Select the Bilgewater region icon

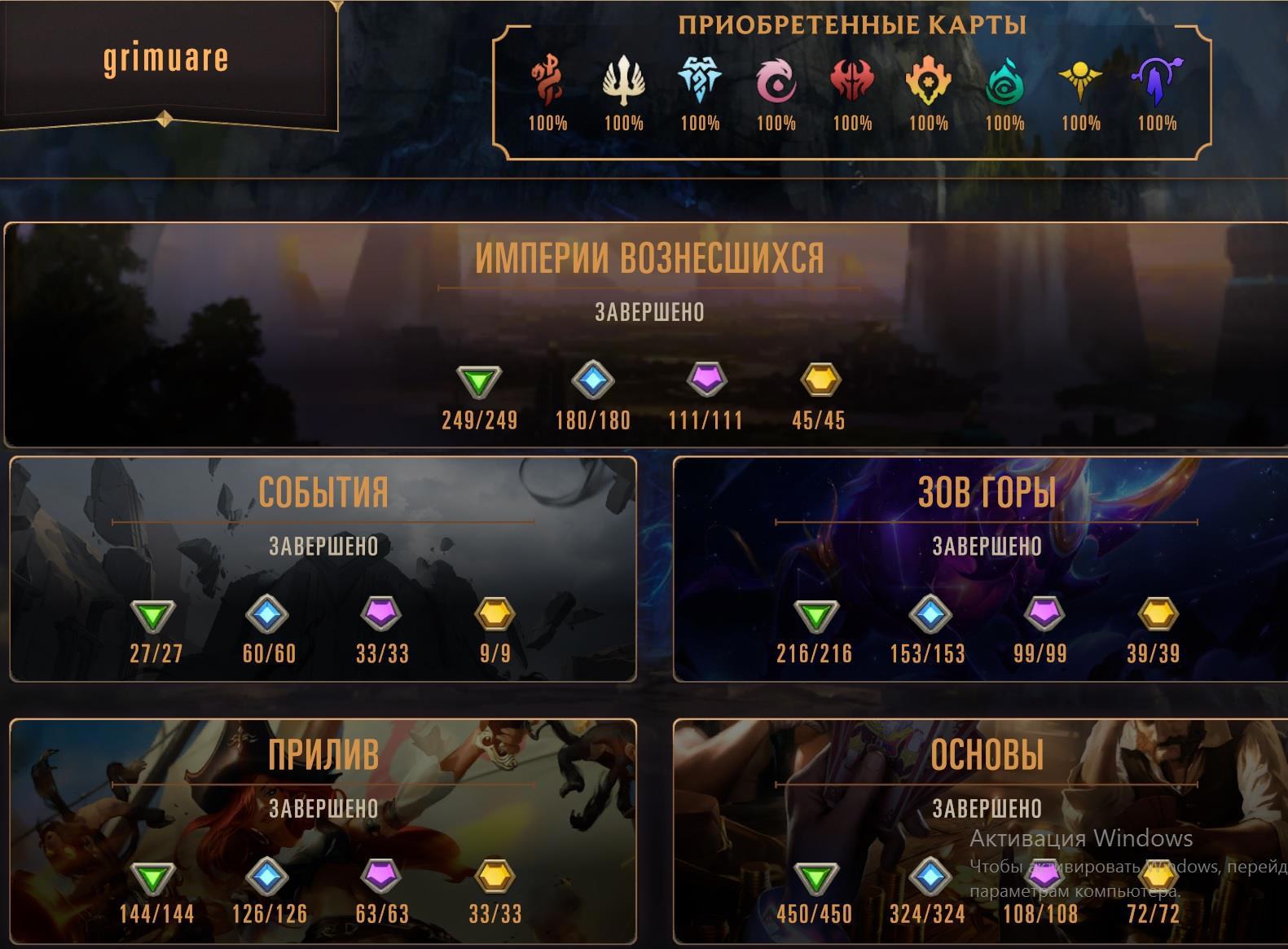pyautogui.click(x=547, y=81)
